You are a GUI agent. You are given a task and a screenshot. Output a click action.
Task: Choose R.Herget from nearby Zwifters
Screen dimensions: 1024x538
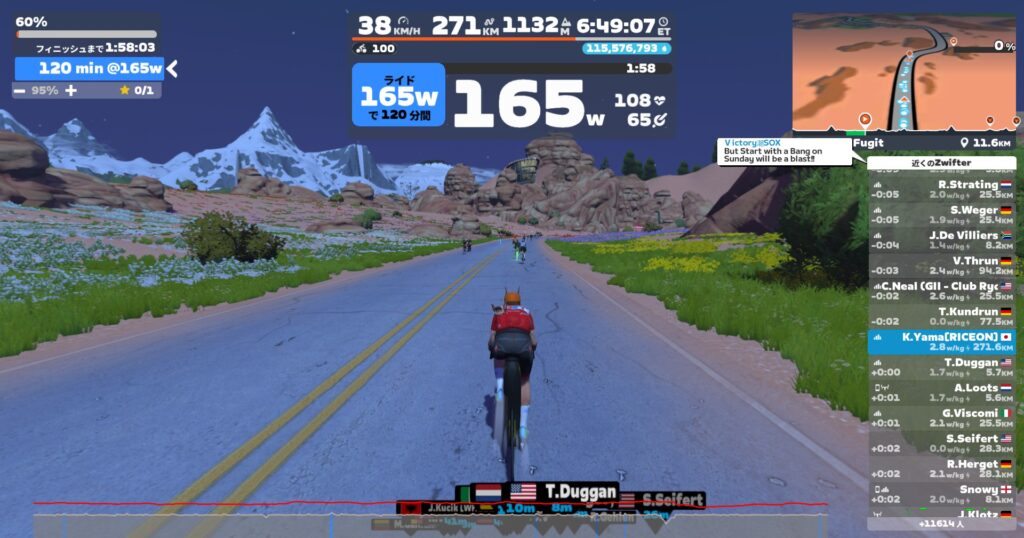point(942,468)
